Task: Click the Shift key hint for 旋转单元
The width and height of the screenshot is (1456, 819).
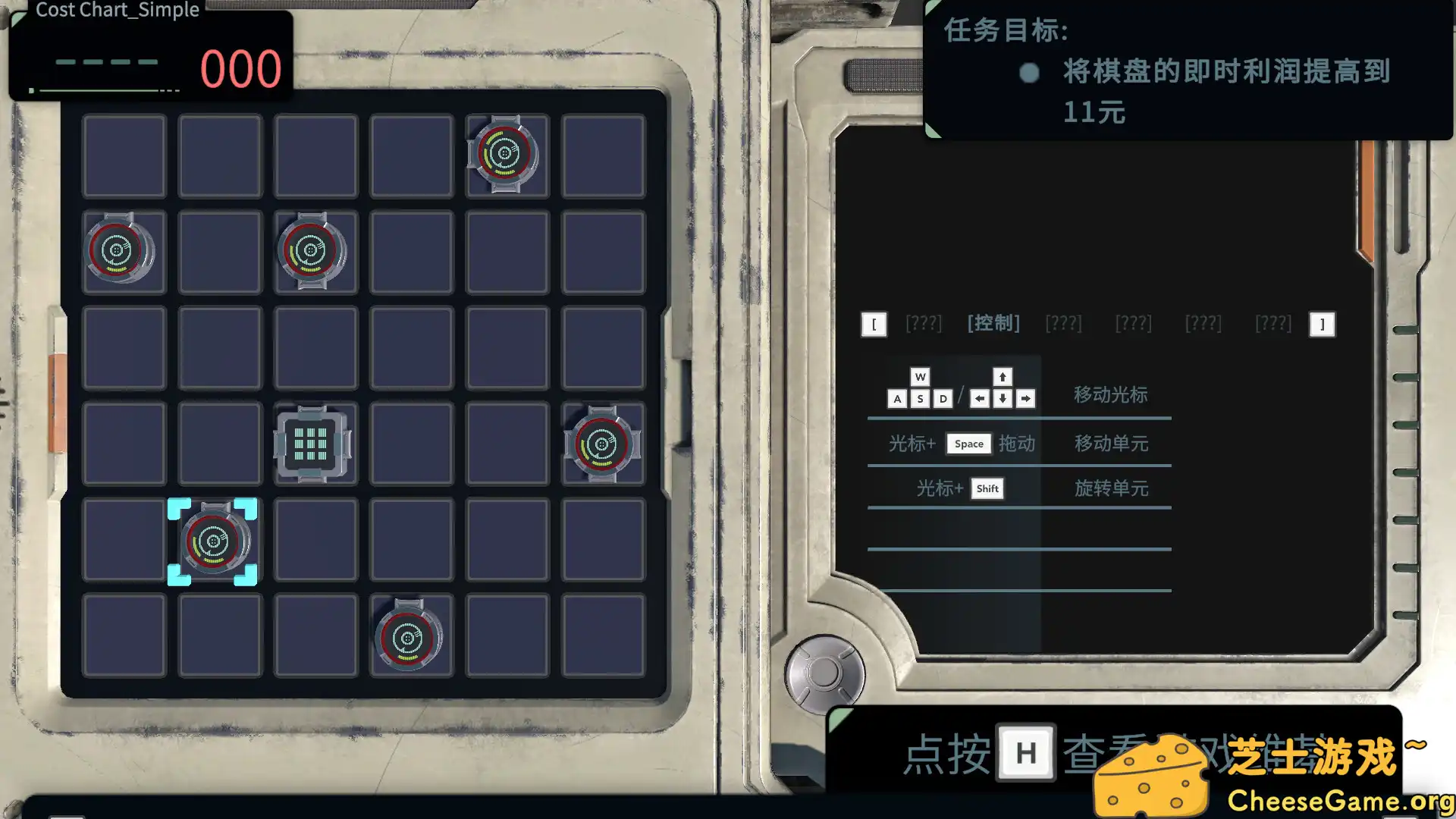Action: point(987,489)
